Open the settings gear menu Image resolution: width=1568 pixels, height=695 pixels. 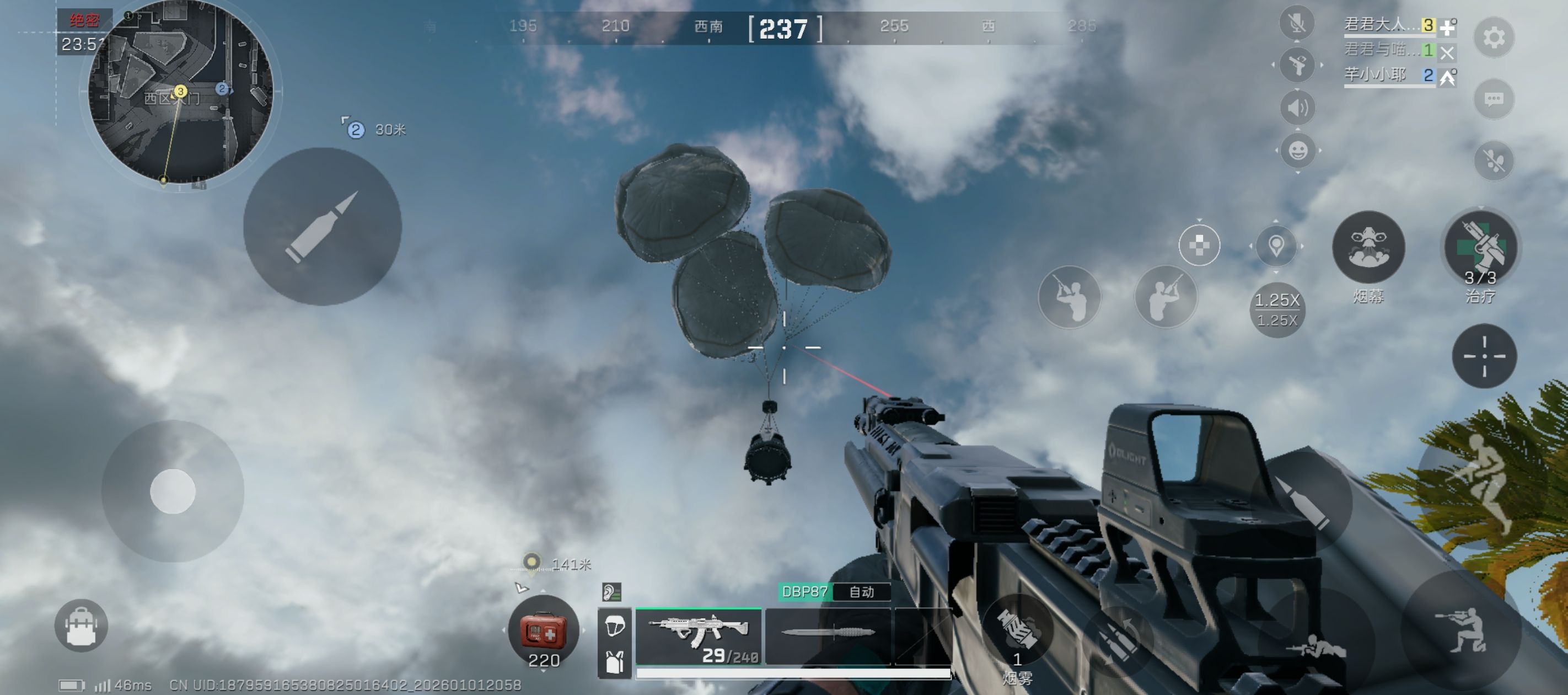point(1494,39)
